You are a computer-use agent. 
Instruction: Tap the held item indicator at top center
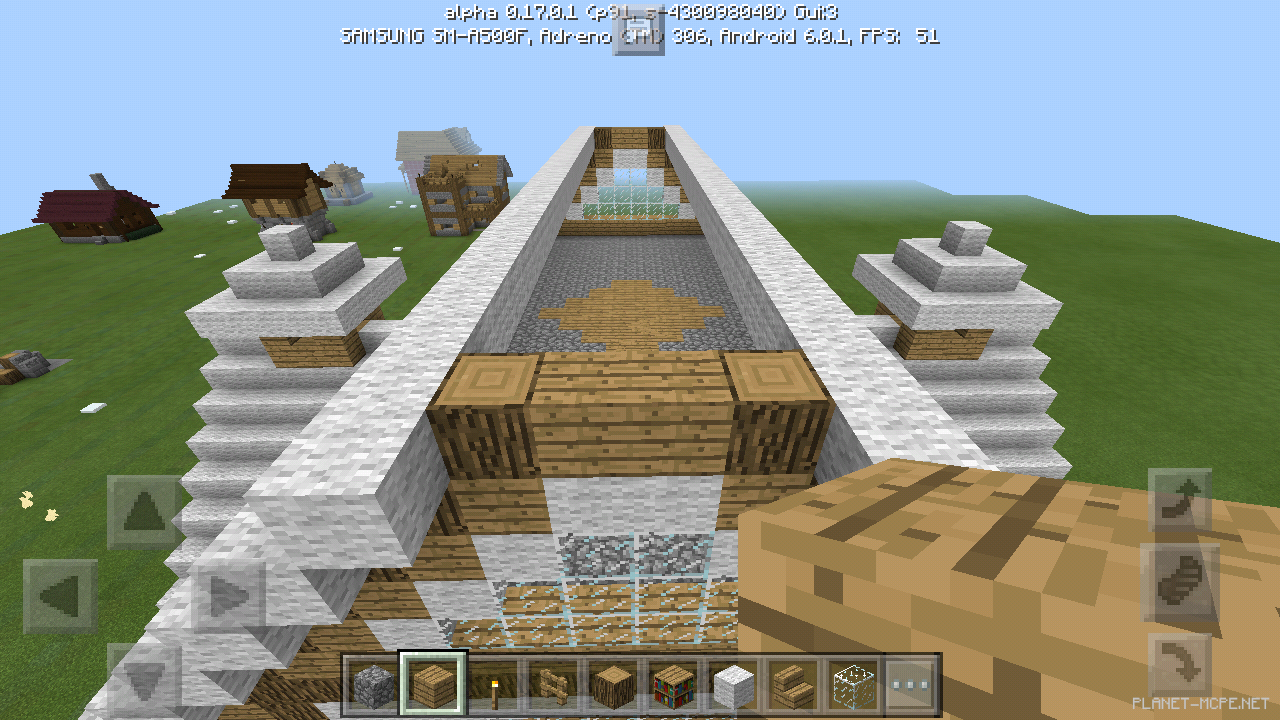[638, 32]
